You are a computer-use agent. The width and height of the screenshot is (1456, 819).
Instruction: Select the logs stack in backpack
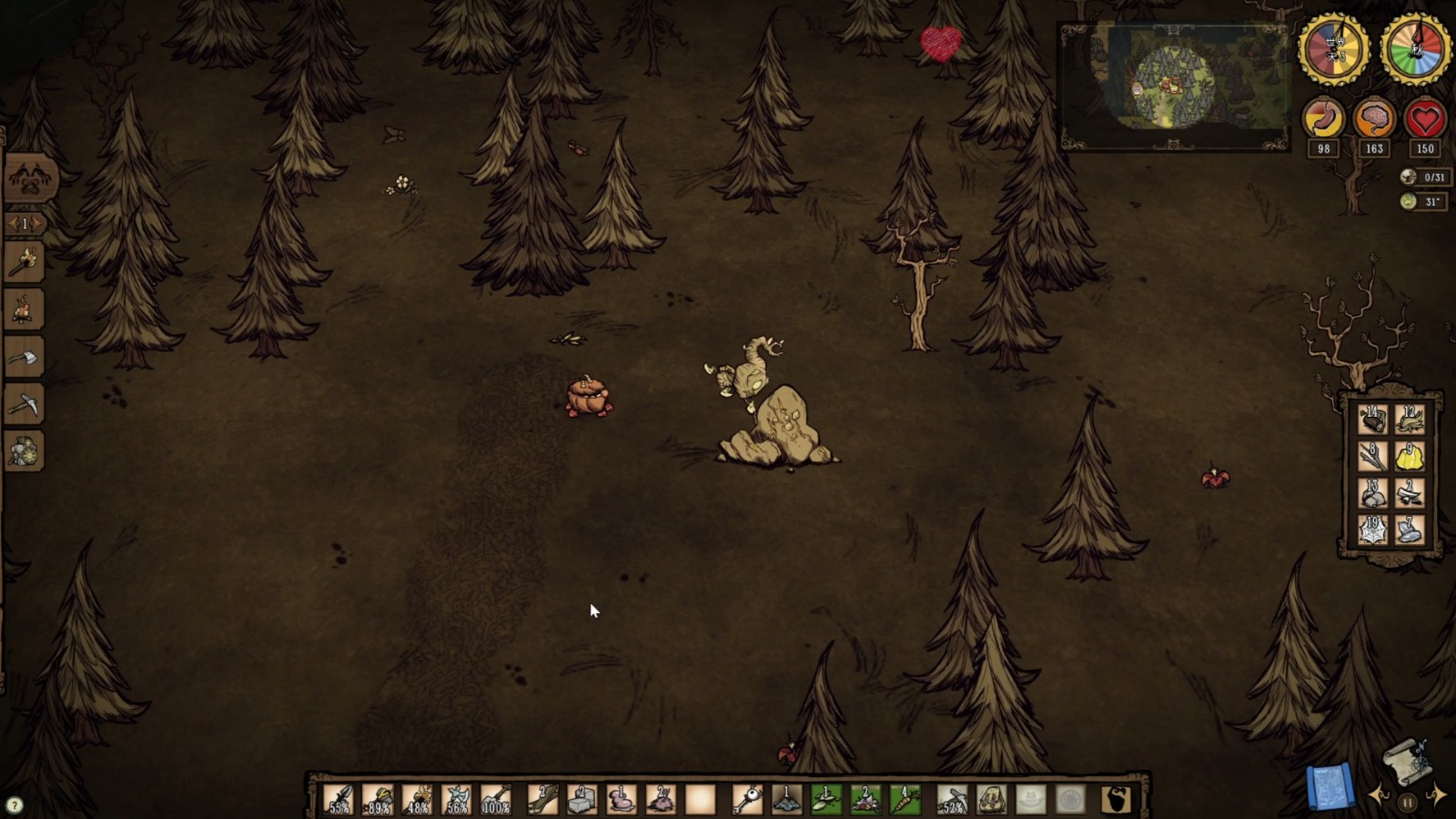click(x=1372, y=420)
